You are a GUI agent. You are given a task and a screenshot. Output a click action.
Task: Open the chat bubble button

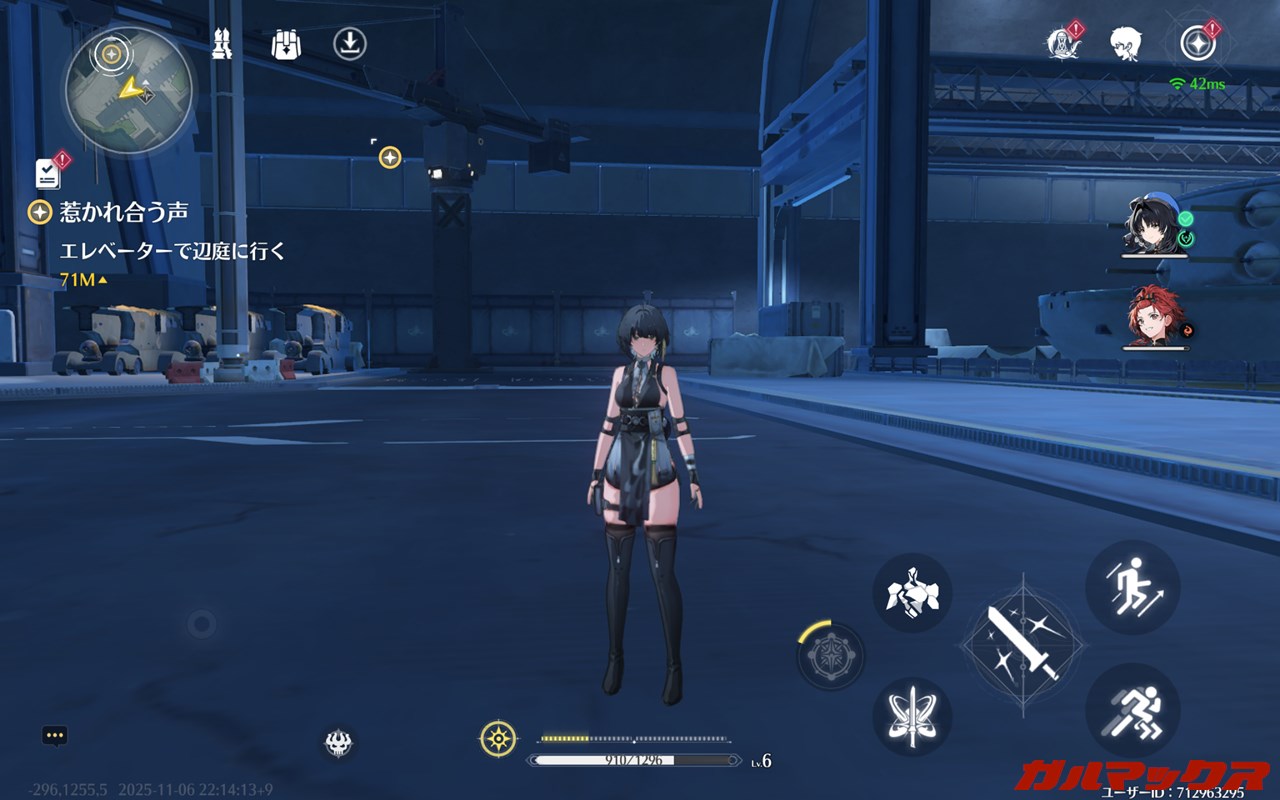(x=55, y=736)
